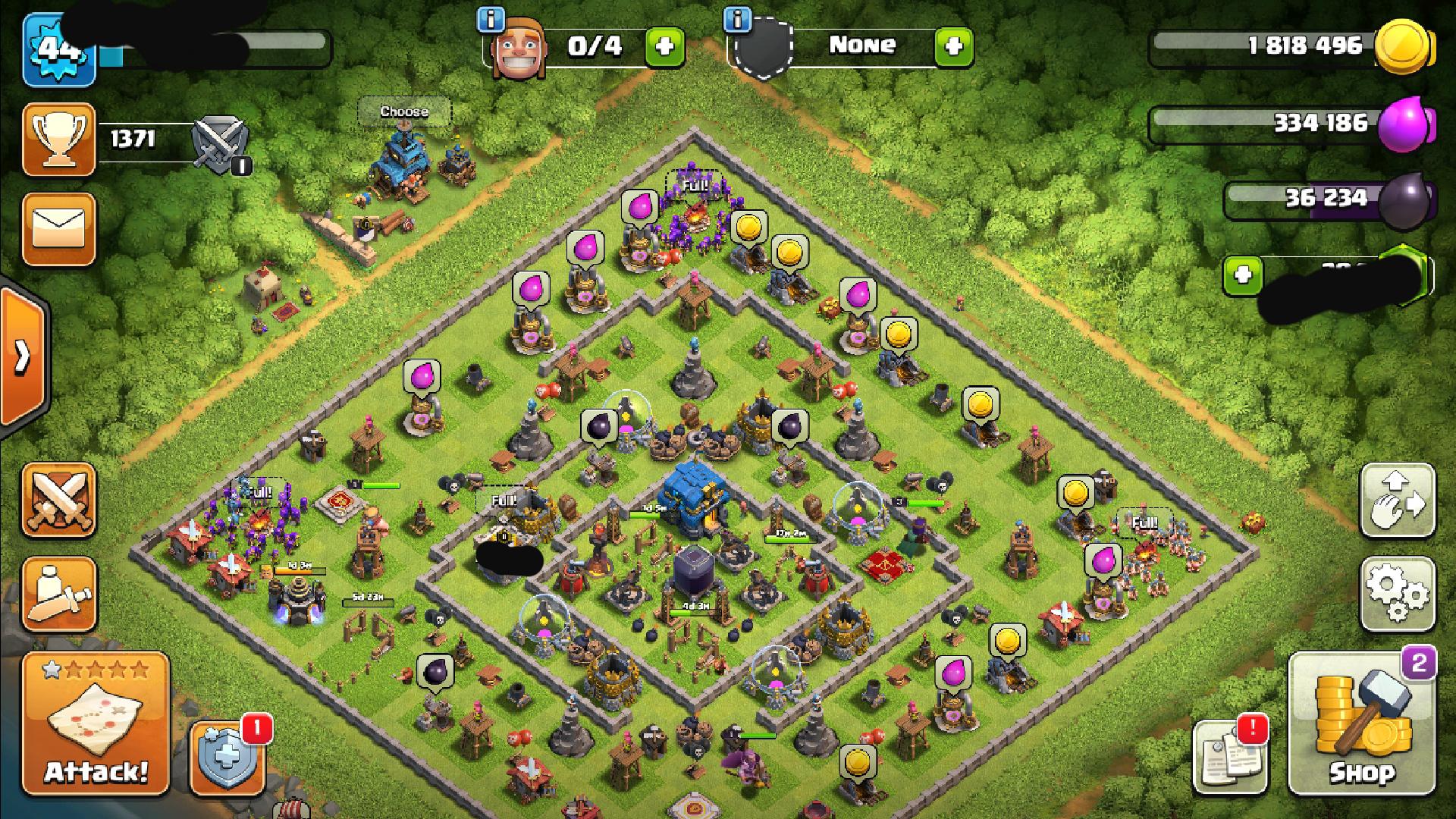The height and width of the screenshot is (819, 1456).
Task: Tap Choose above the builder cart
Action: tap(404, 111)
